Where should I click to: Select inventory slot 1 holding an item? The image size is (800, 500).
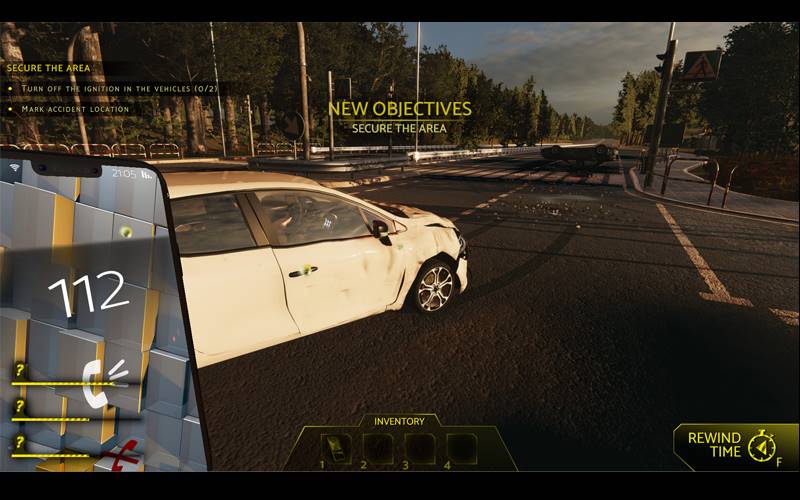(336, 448)
